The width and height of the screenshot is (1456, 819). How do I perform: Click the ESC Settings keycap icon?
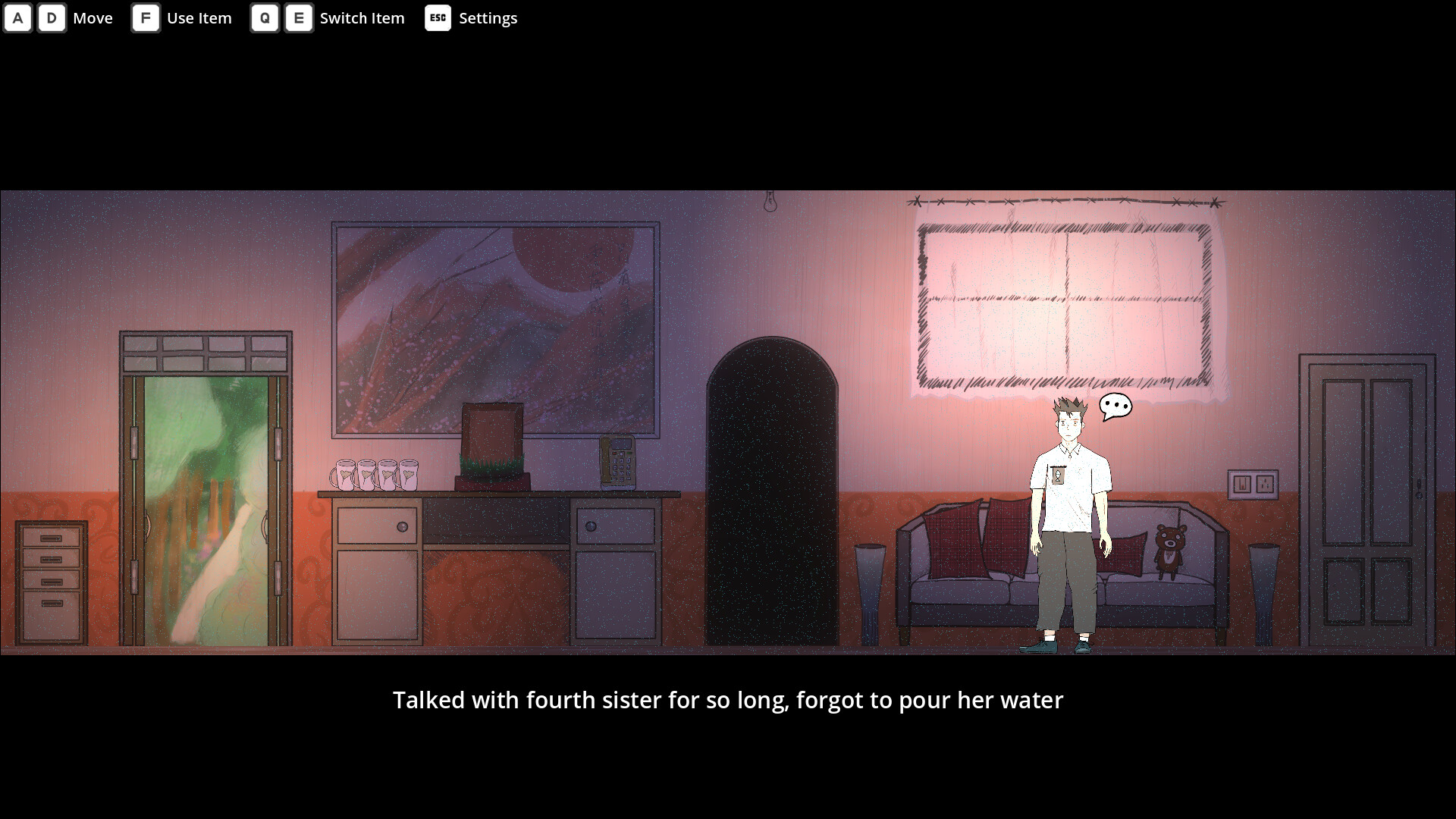pyautogui.click(x=438, y=17)
